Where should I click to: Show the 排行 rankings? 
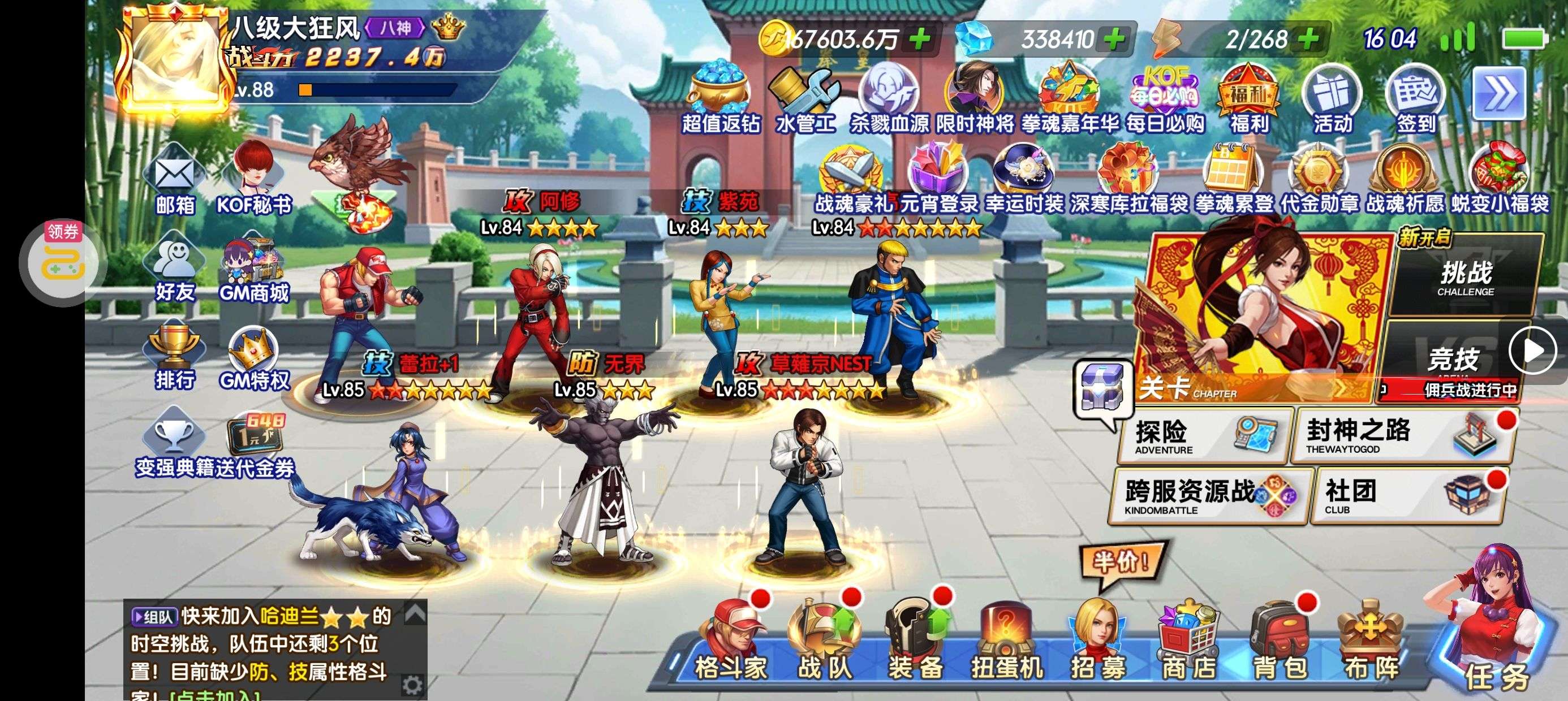[174, 356]
